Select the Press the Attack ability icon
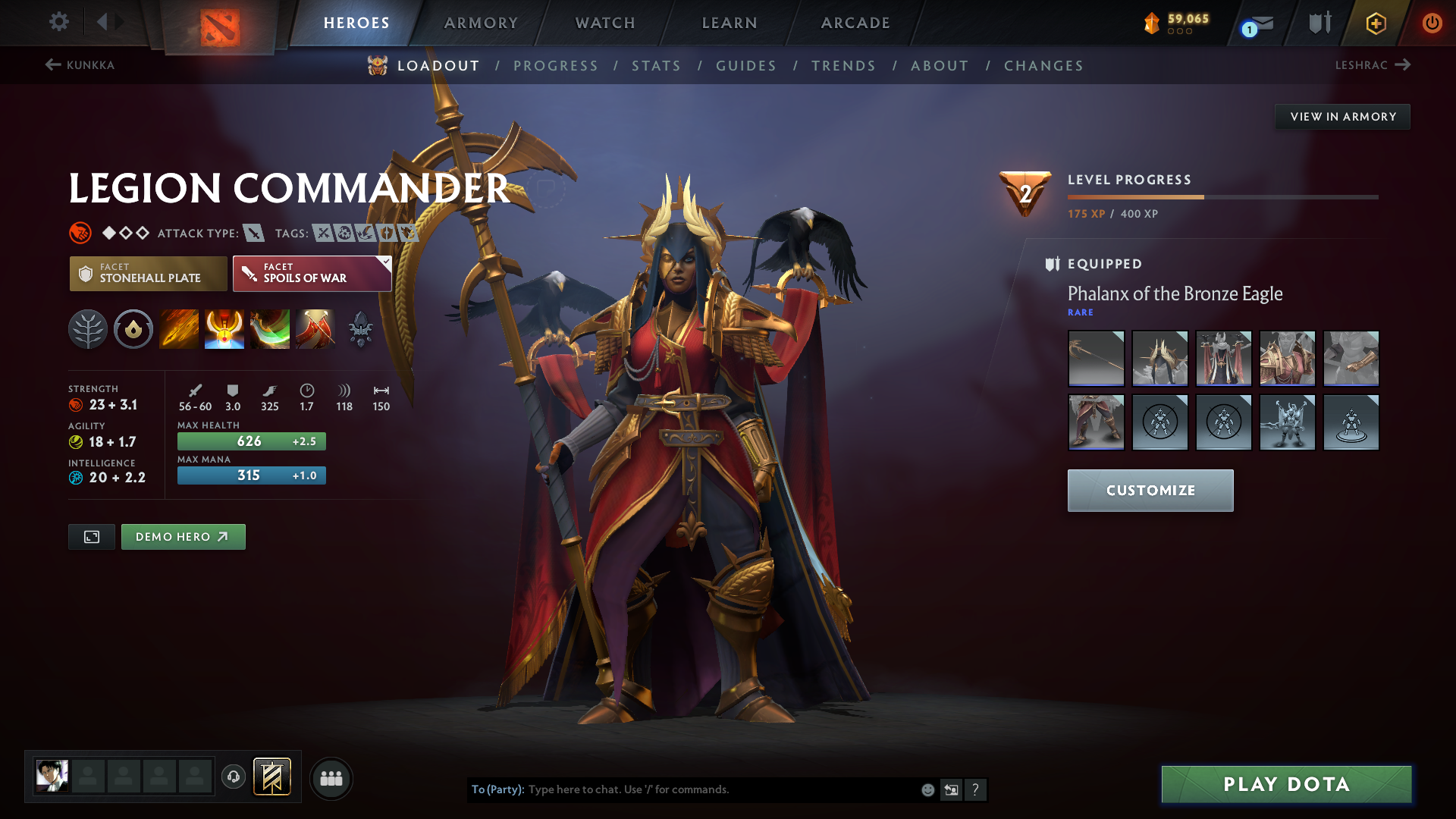Viewport: 1456px width, 819px height. point(224,329)
